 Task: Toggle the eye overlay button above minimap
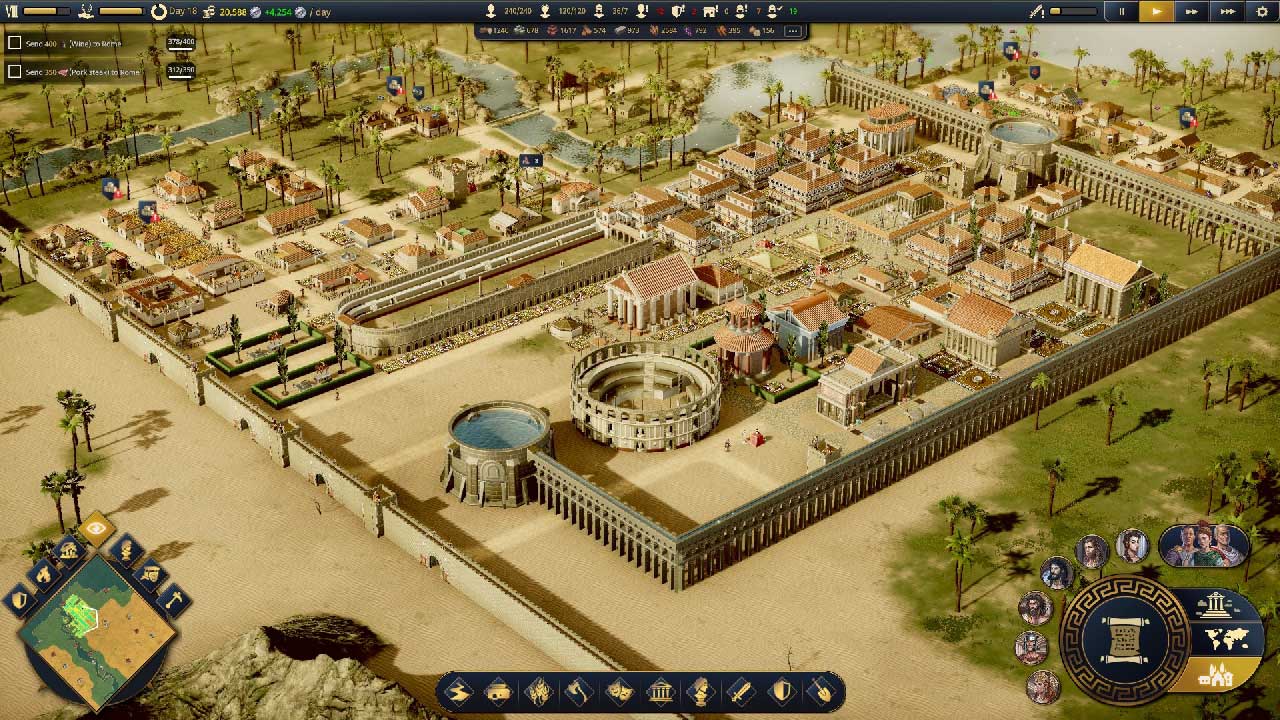[x=96, y=528]
